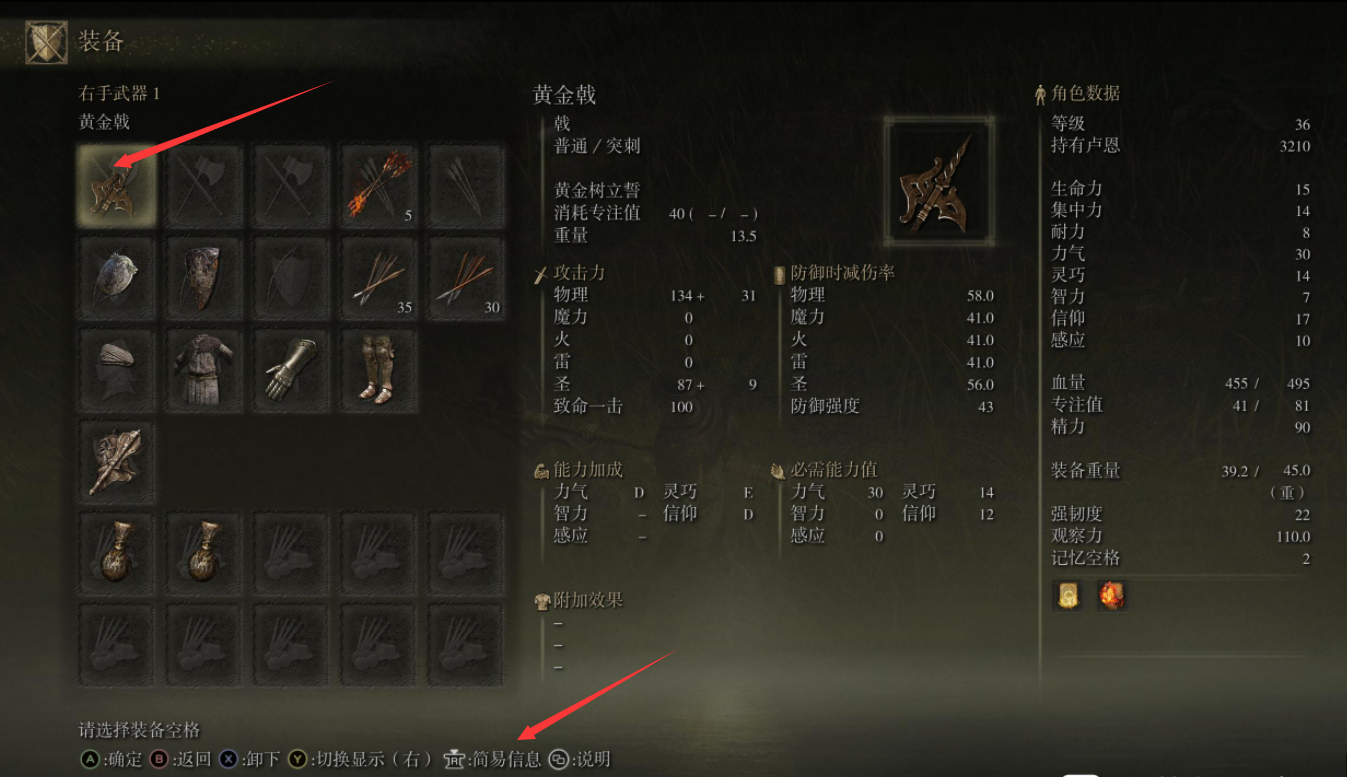This screenshot has height=777, width=1347.
Task: Select the equipped Golden Halberd weapon slot
Action: click(116, 185)
